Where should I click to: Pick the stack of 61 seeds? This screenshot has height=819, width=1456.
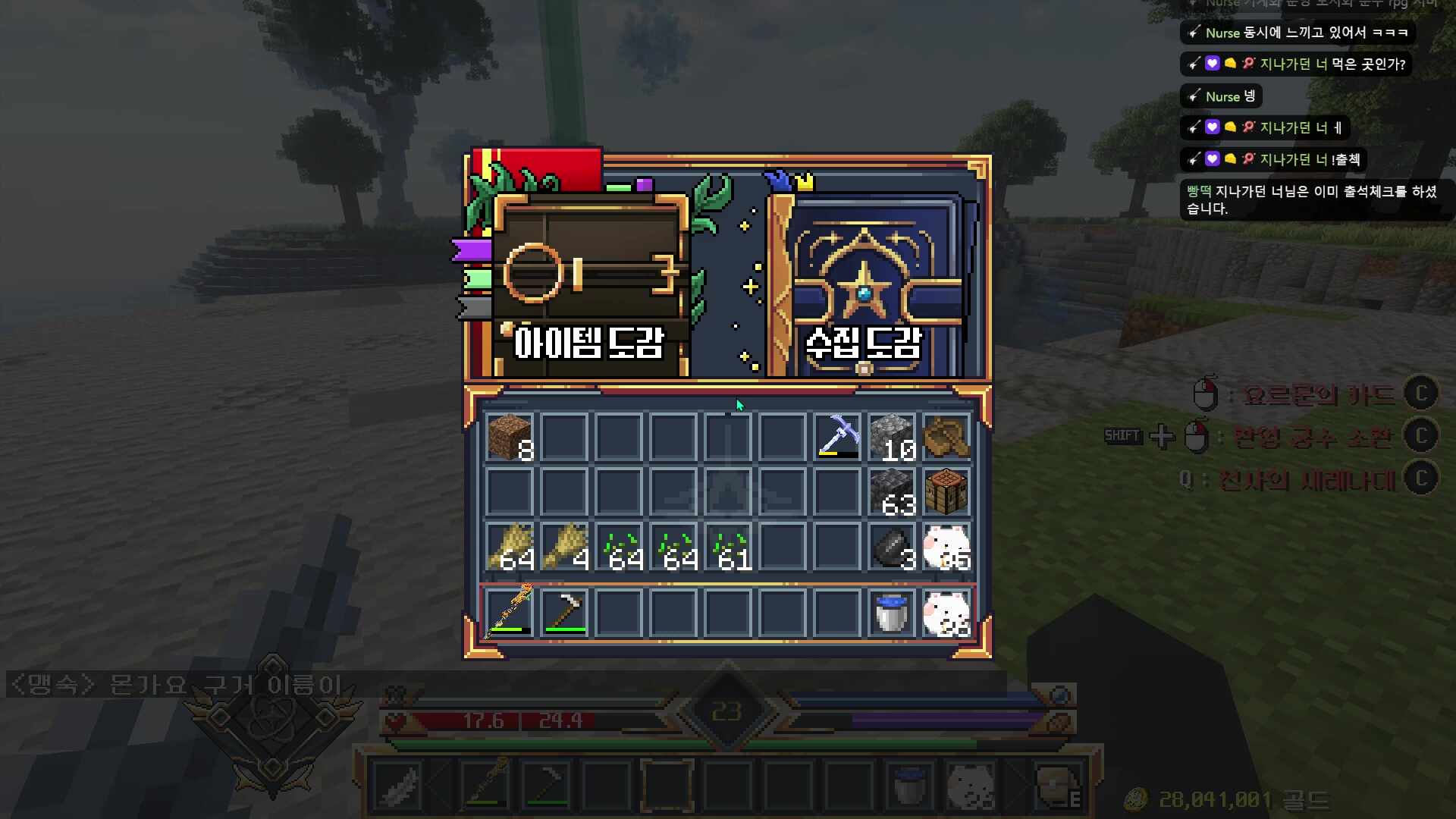click(x=728, y=547)
